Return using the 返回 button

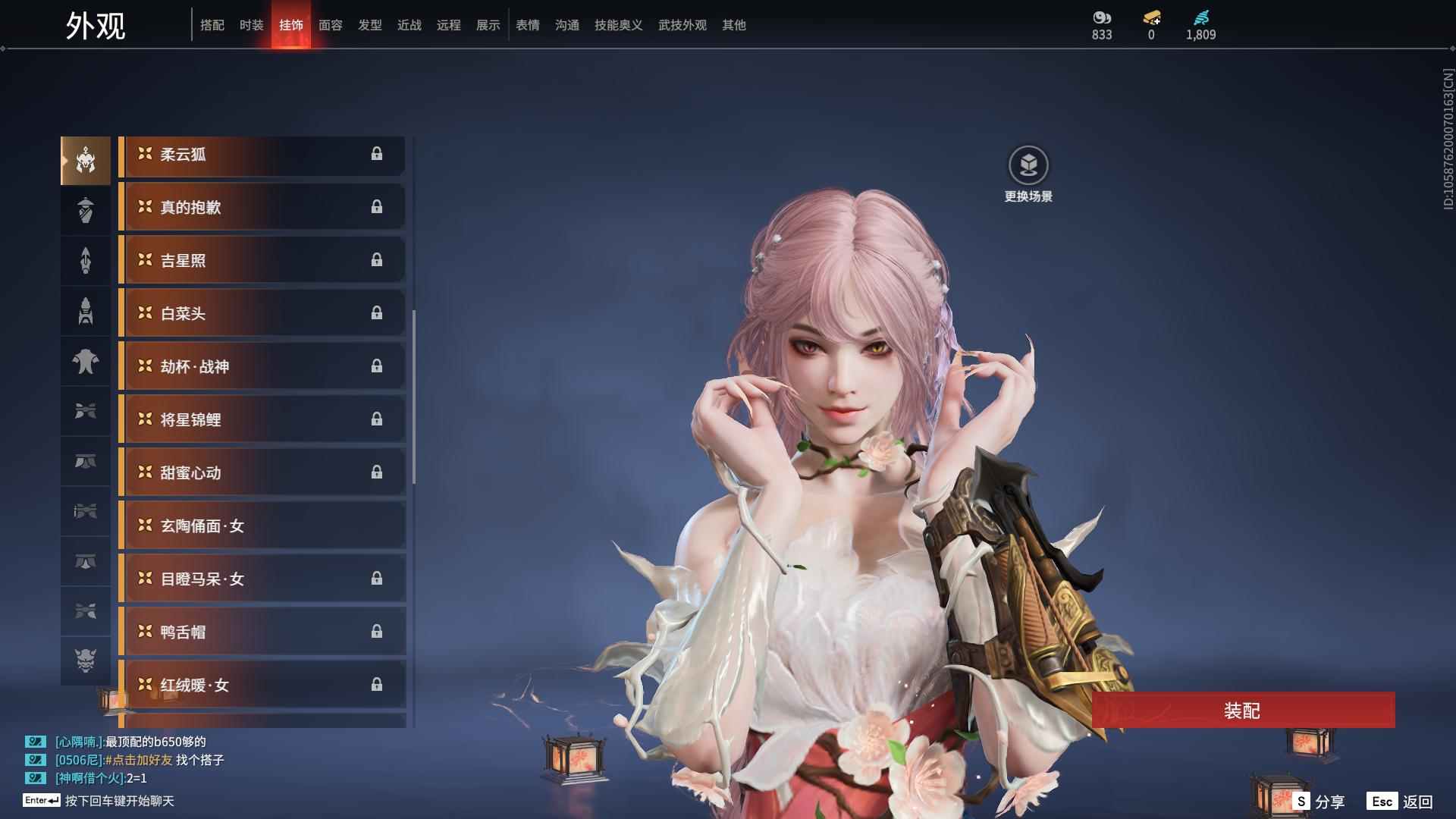[x=1400, y=802]
